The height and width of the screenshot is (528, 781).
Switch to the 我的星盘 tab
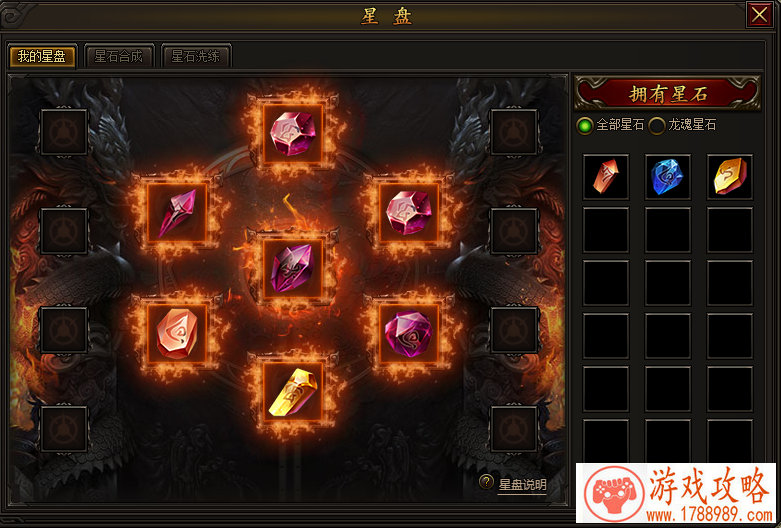42,56
